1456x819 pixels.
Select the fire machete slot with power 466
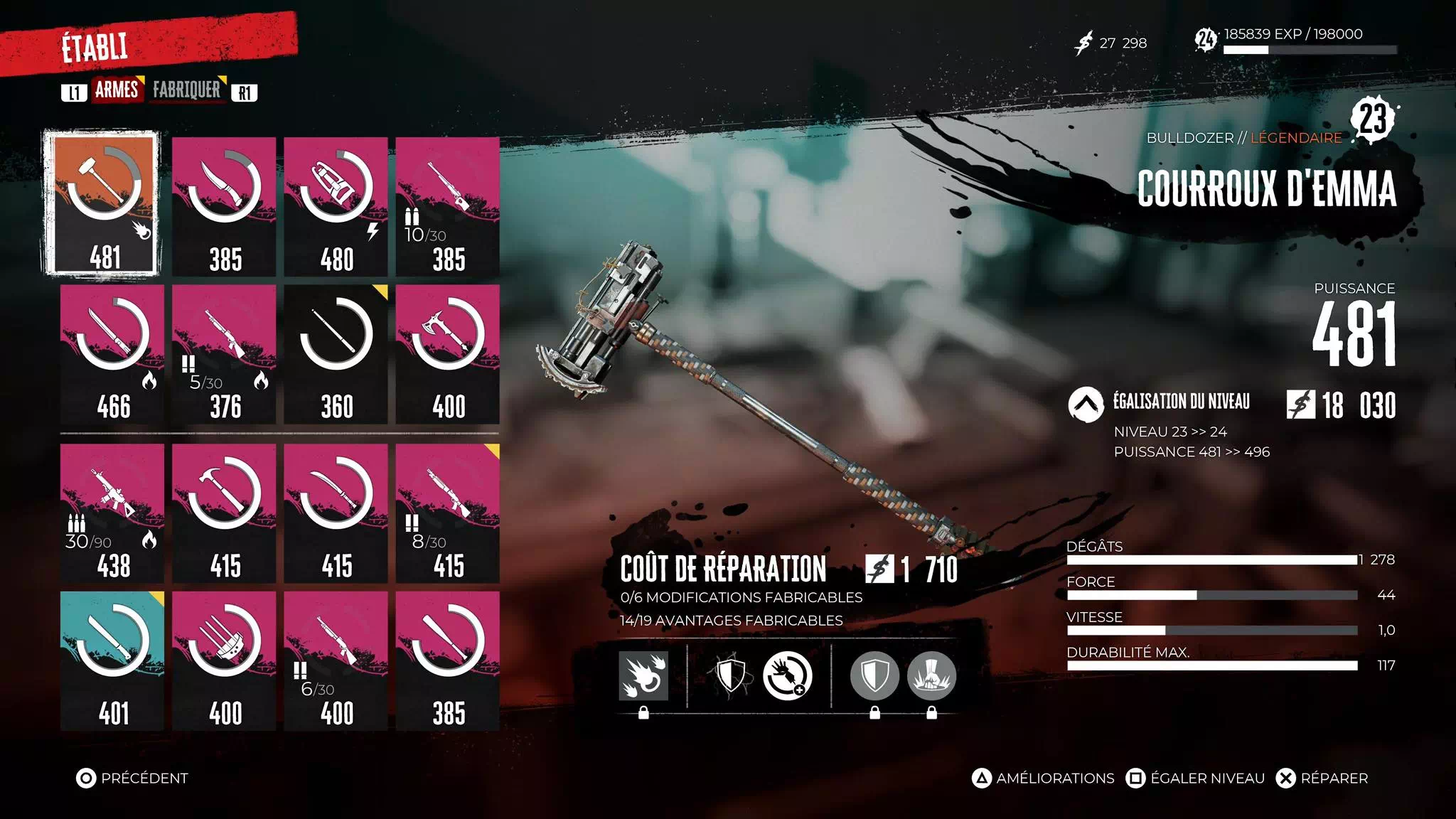pyautogui.click(x=112, y=354)
